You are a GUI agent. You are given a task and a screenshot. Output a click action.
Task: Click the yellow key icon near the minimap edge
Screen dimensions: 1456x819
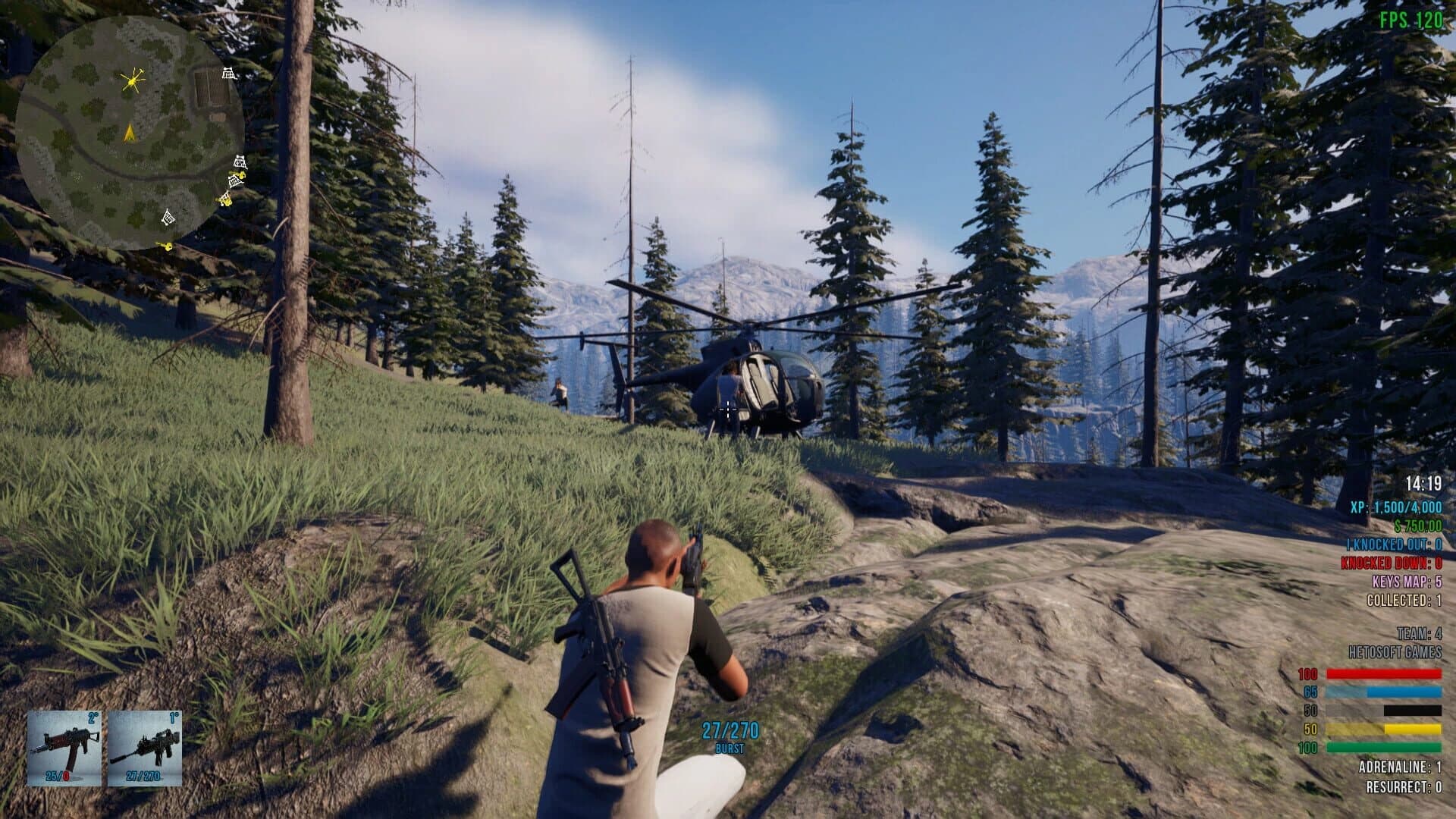(x=164, y=245)
